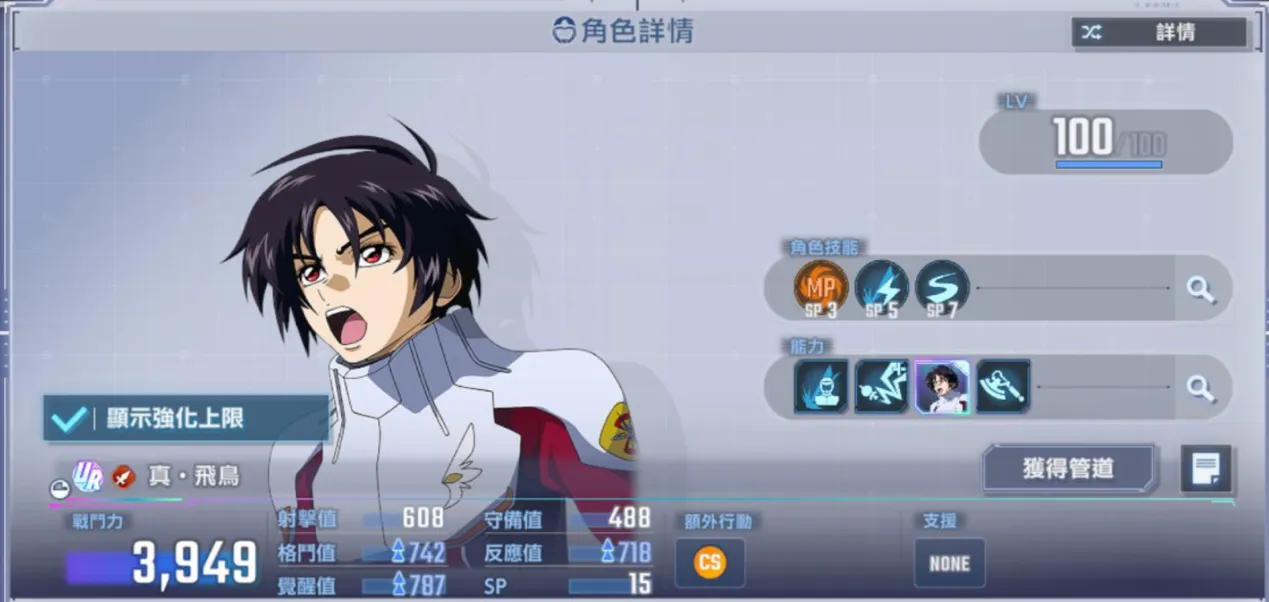1269x602 pixels.
Task: View the axe ability icon
Action: [1003, 386]
